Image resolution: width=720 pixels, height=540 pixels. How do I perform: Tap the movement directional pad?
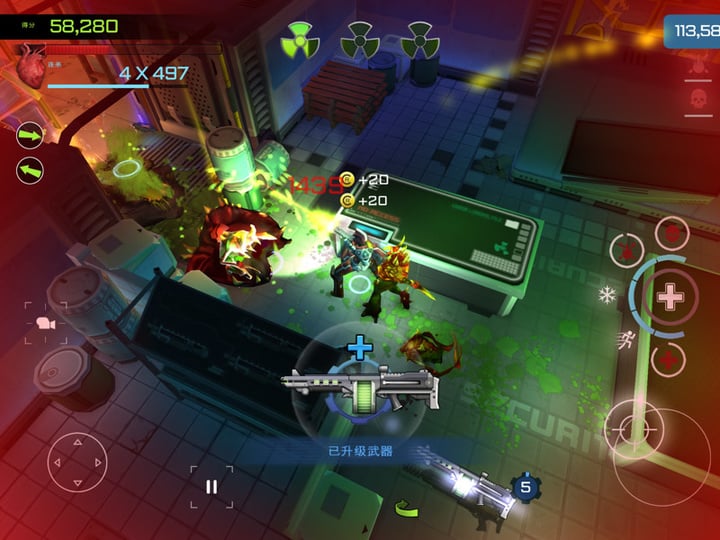[x=77, y=463]
